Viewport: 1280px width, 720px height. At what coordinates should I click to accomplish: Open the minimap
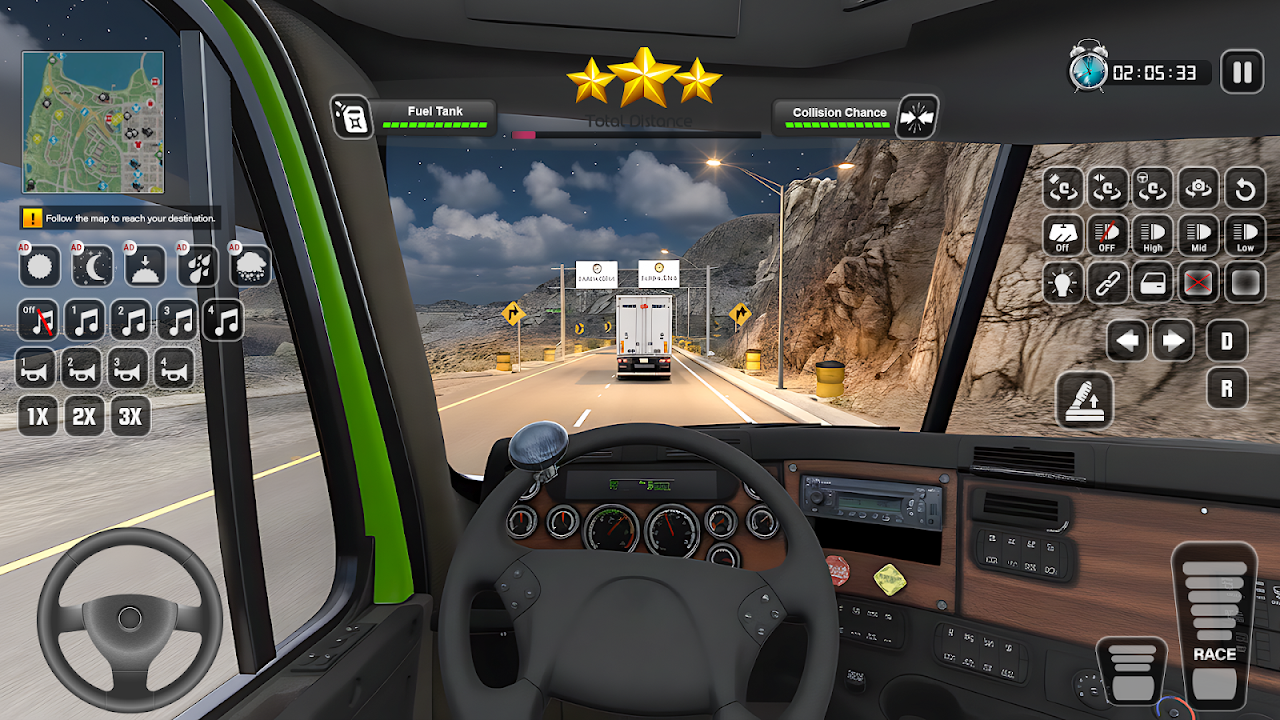pyautogui.click(x=93, y=122)
